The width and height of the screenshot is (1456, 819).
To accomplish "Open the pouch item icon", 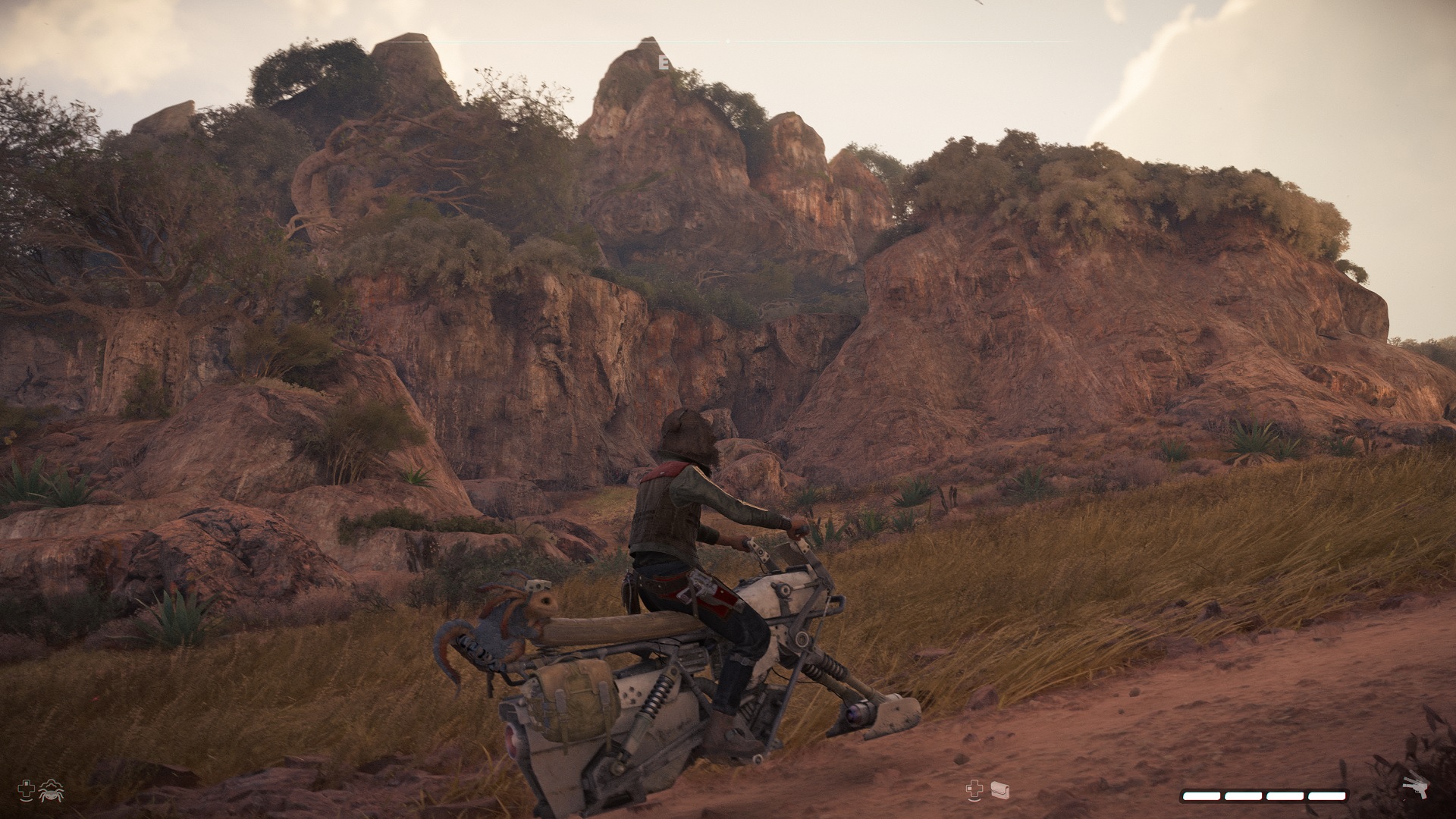I will pyautogui.click(x=999, y=790).
